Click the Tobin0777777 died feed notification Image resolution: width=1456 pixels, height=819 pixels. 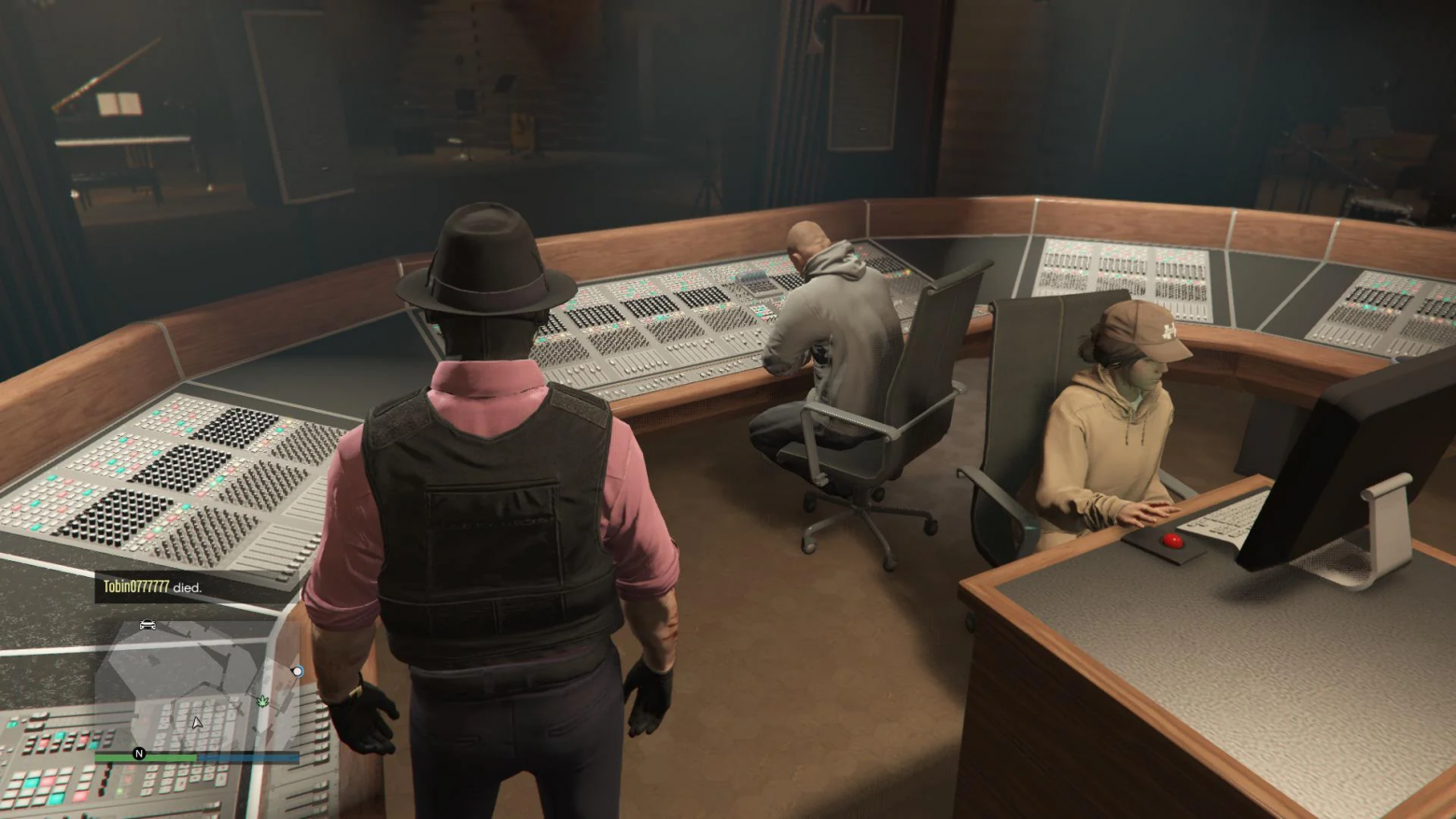[152, 587]
